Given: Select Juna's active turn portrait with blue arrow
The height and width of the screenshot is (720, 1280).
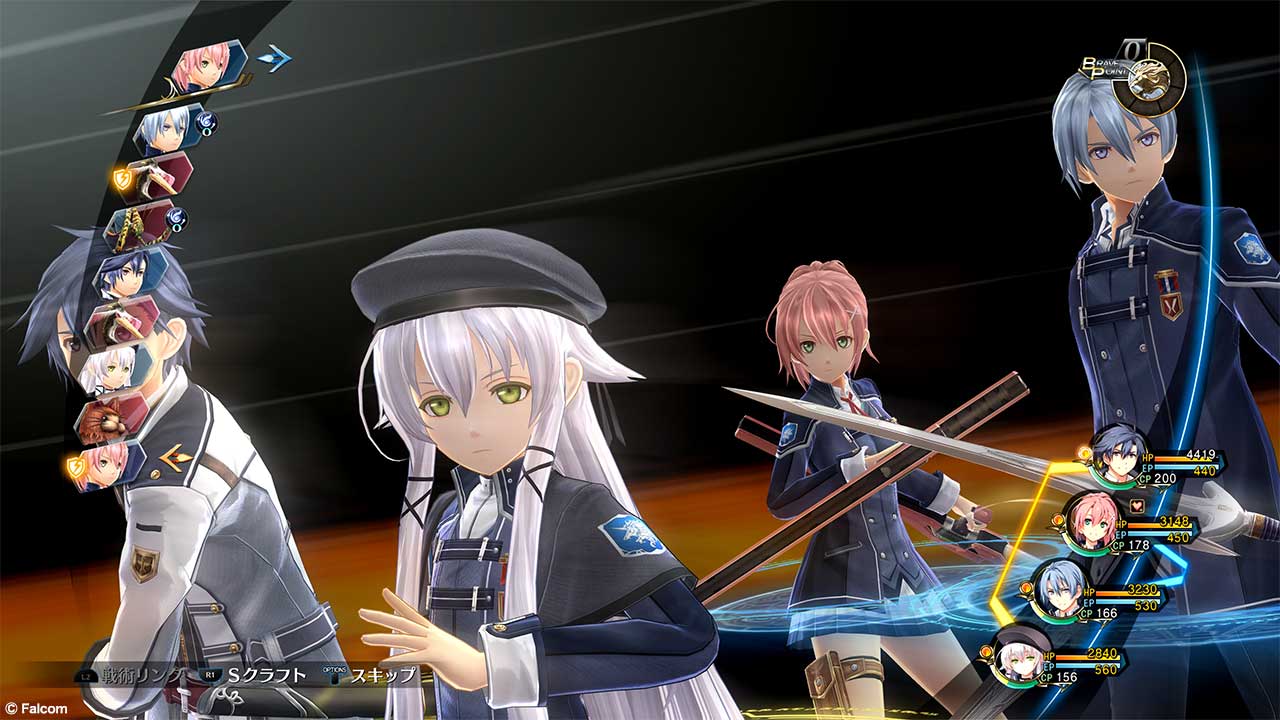Looking at the screenshot, I should (x=208, y=66).
